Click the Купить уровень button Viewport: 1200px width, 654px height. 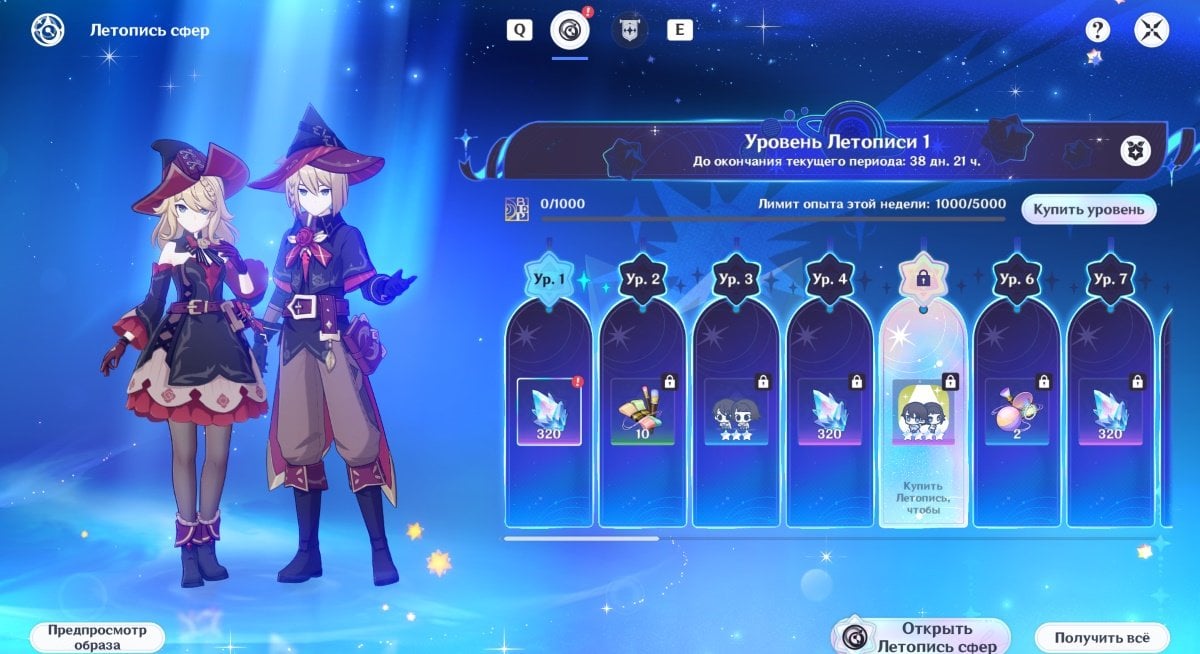[x=1088, y=209]
